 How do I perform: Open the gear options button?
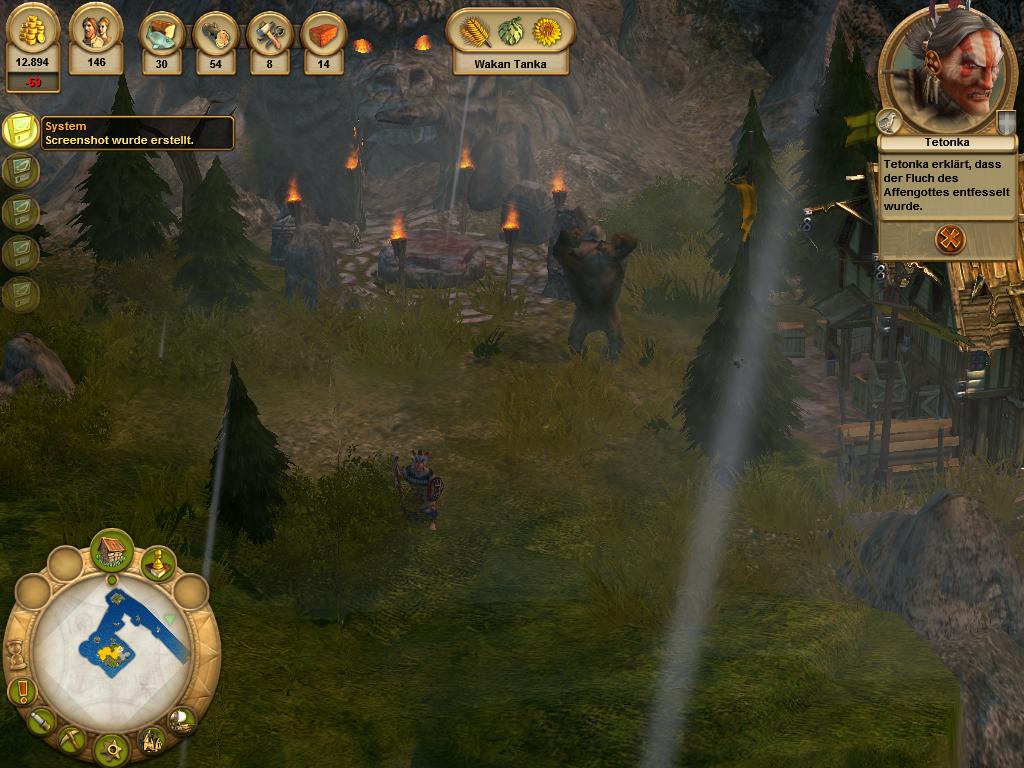click(111, 748)
